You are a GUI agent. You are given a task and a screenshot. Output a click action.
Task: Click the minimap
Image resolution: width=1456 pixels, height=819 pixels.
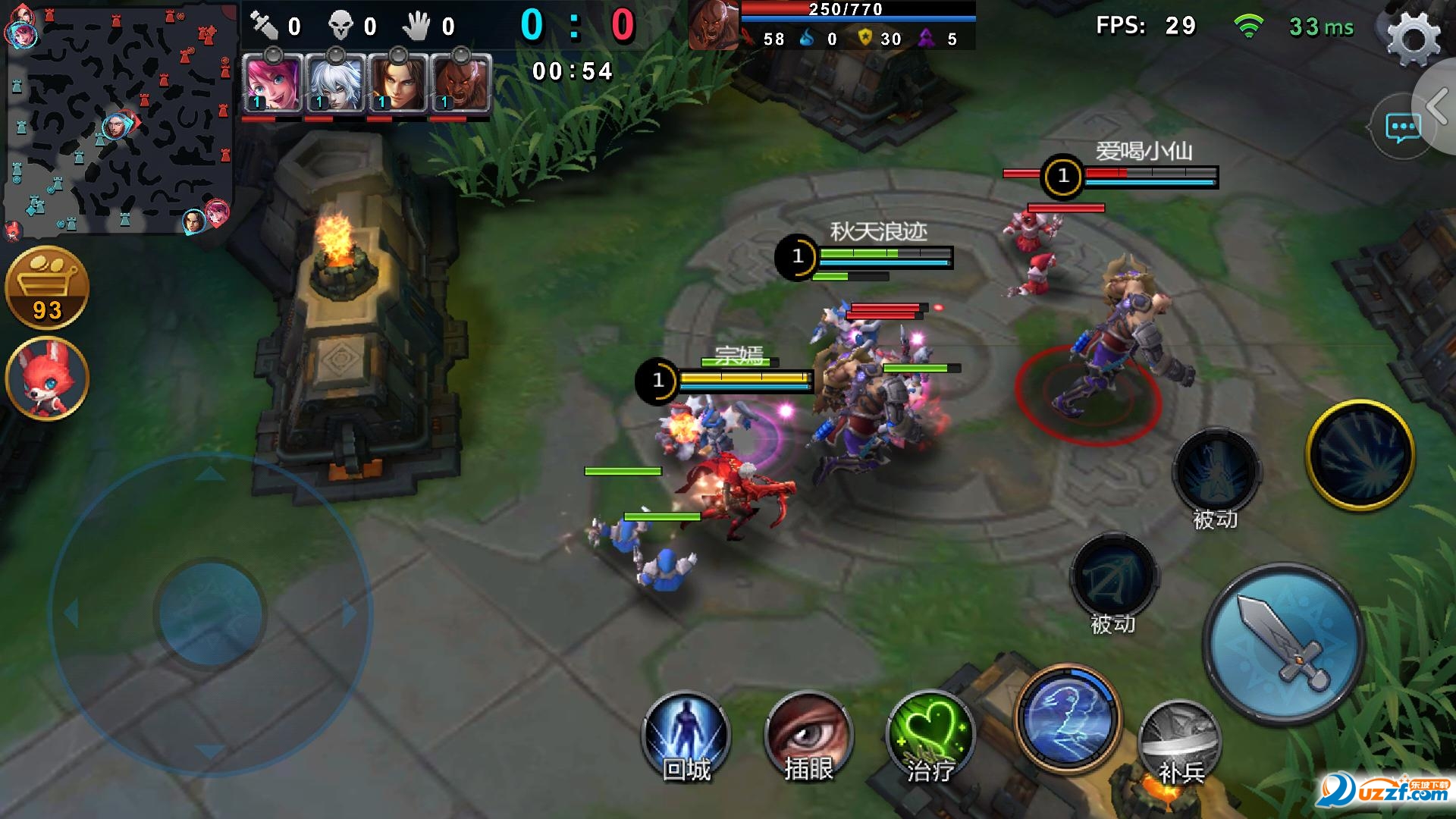coord(120,118)
